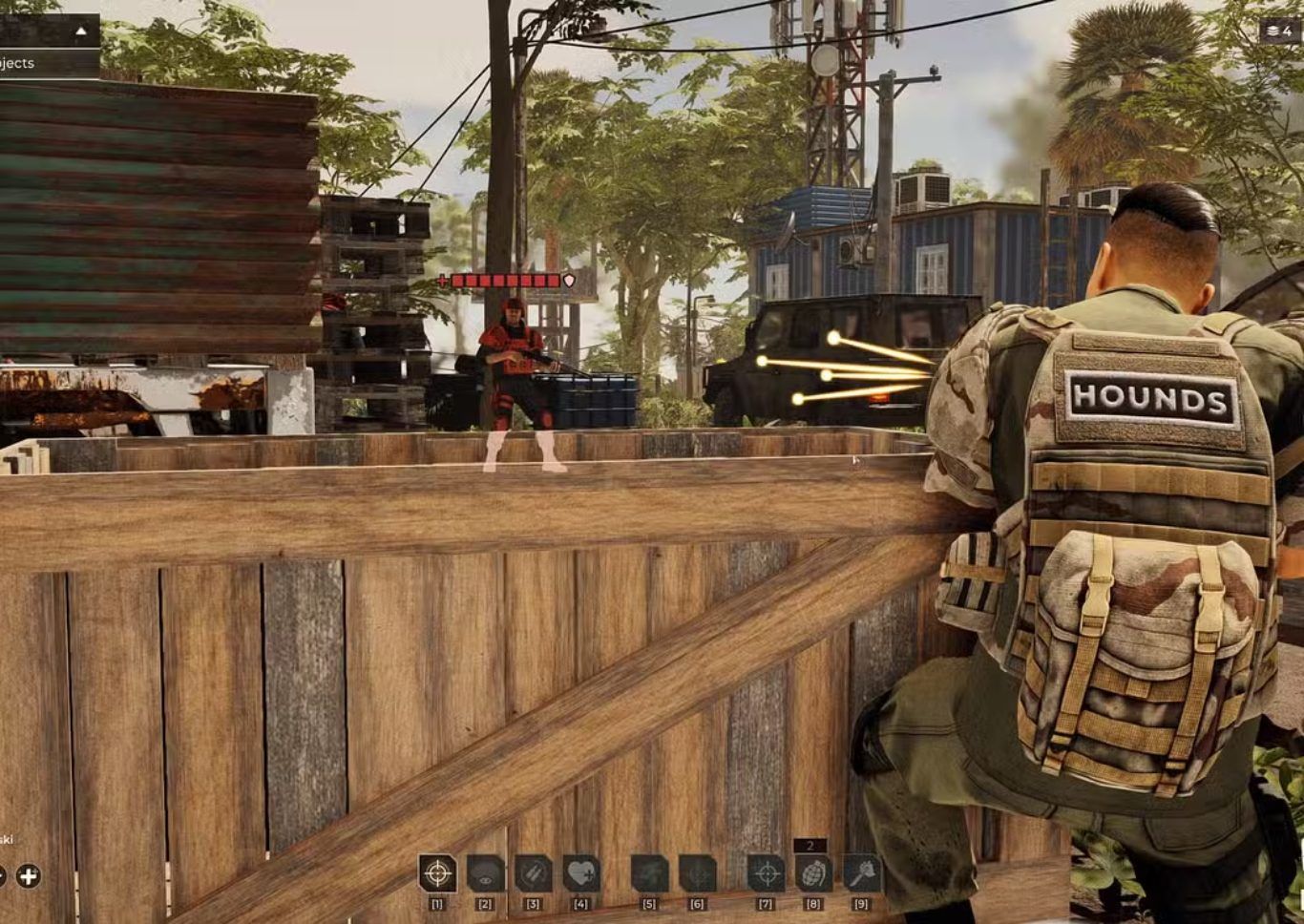Click the round plus button
This screenshot has height=924, width=1304.
tap(29, 875)
